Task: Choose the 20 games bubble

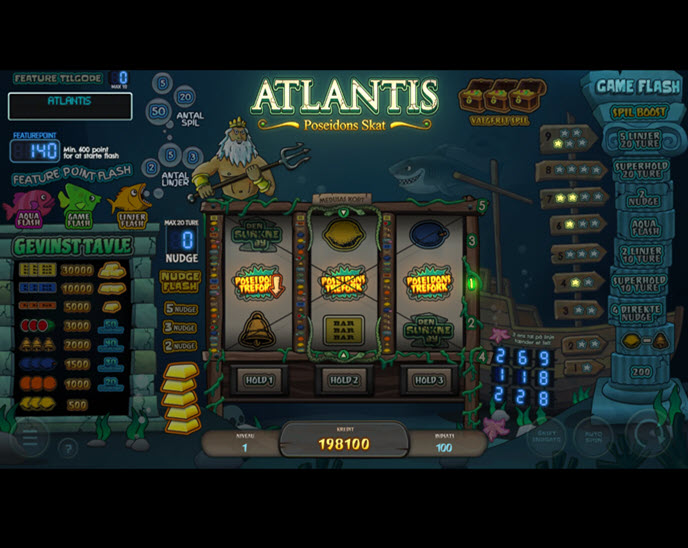Action: tap(185, 97)
